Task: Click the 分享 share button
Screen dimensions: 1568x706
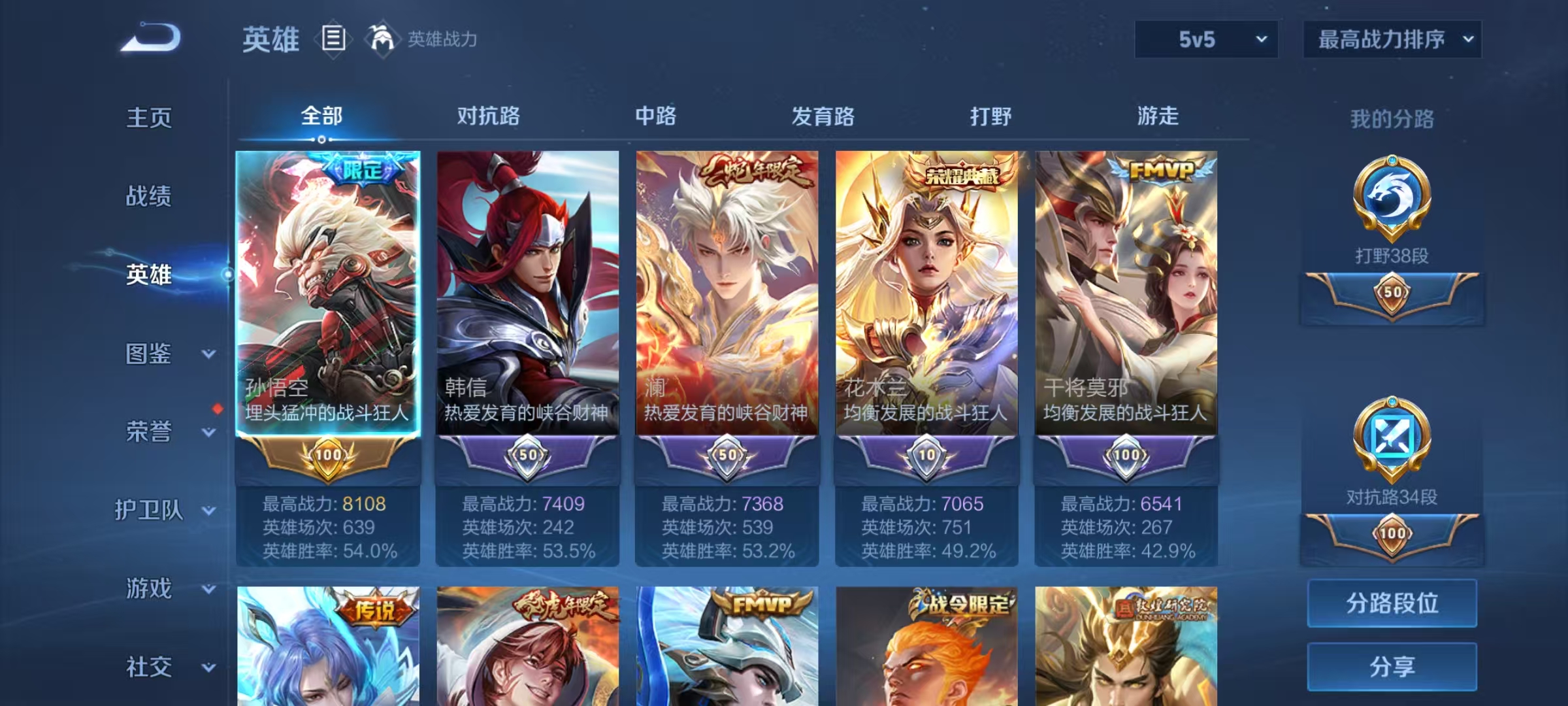Action: point(1392,667)
